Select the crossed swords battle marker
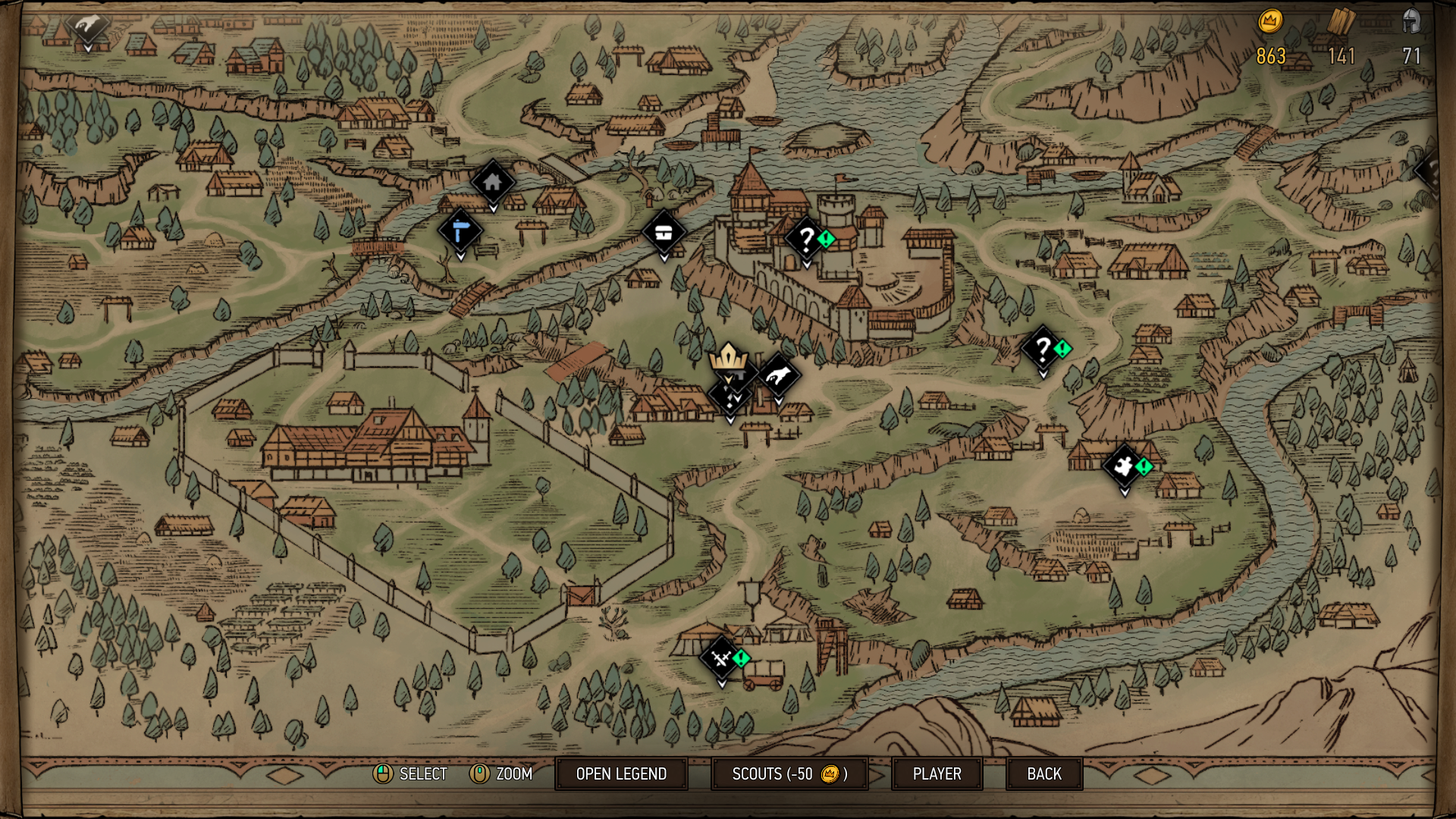 [x=721, y=657]
